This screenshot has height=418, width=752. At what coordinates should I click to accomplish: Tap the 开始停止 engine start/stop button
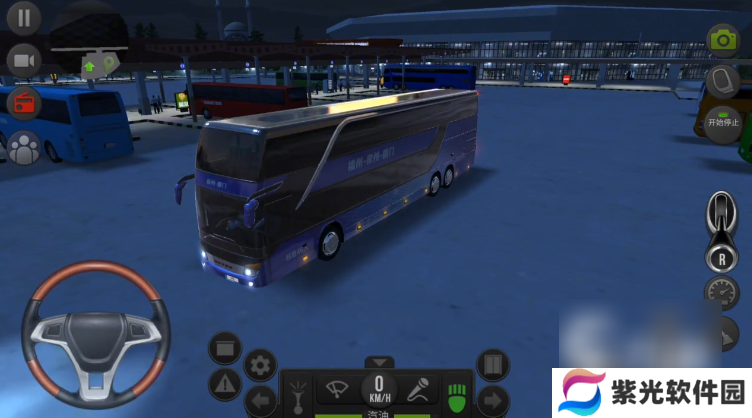click(722, 125)
